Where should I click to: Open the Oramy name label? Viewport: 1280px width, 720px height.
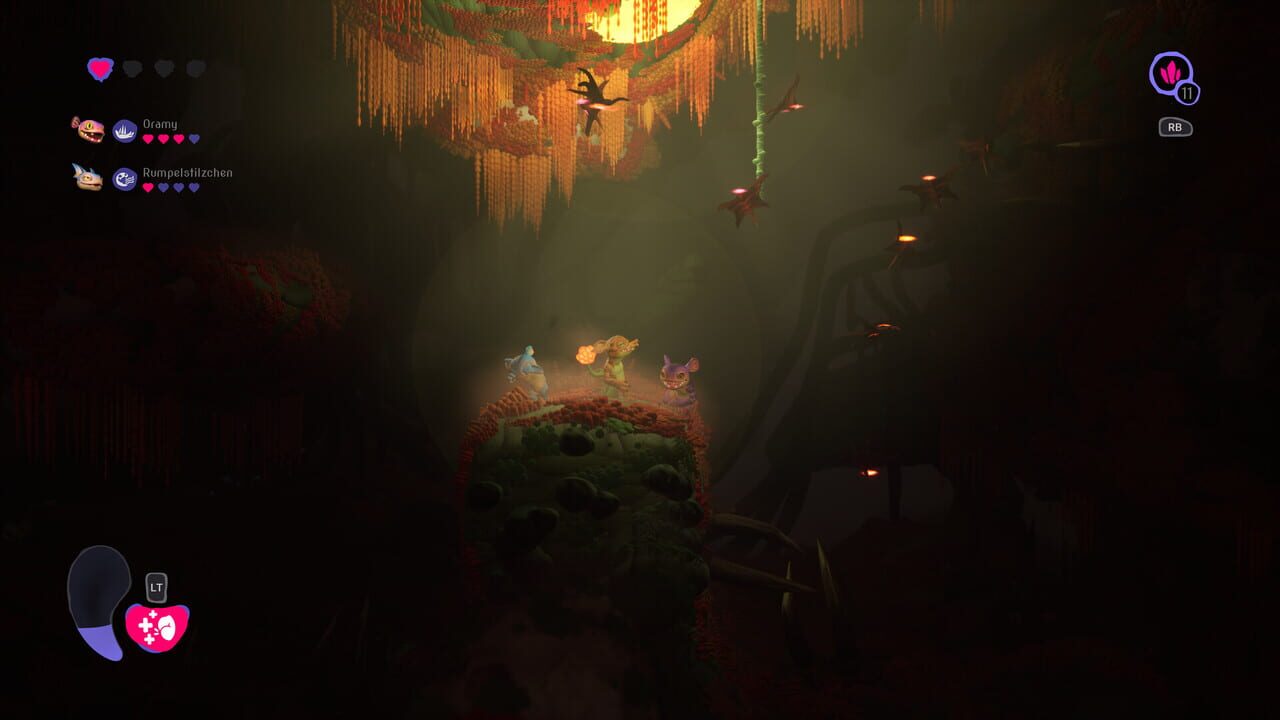click(160, 124)
